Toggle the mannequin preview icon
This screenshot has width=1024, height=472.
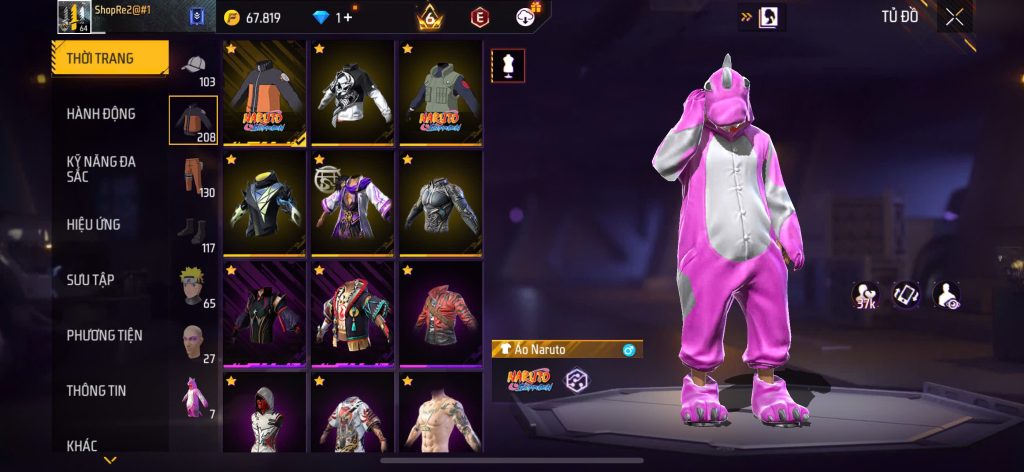coord(507,65)
